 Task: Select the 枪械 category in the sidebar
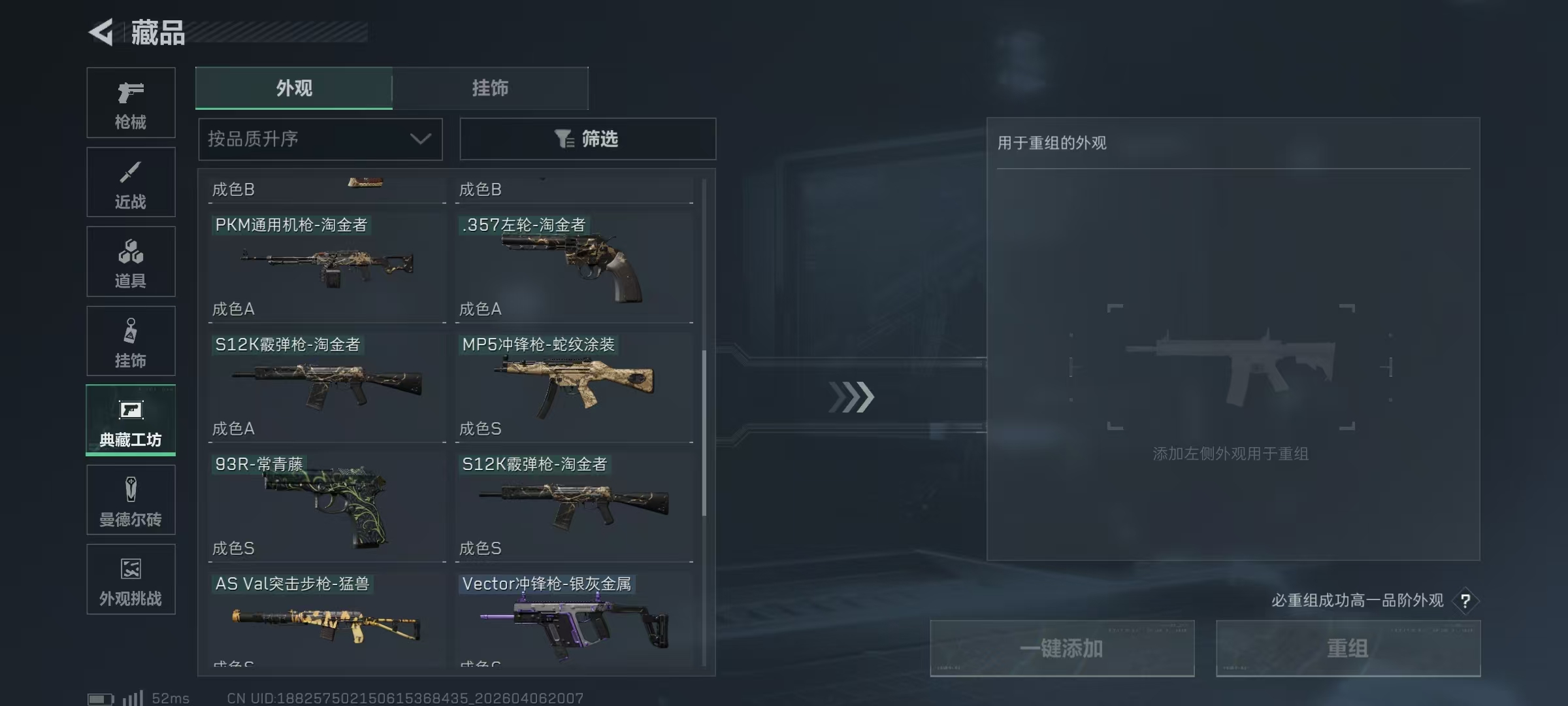point(131,103)
